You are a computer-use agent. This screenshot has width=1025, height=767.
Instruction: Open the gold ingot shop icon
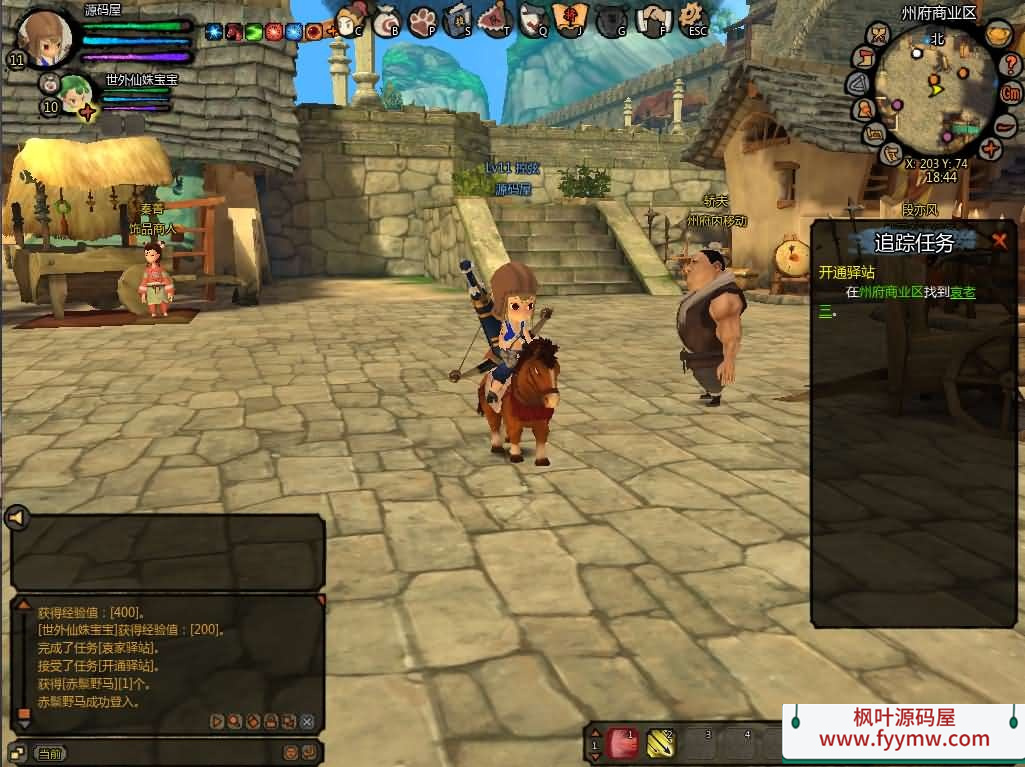(997, 33)
